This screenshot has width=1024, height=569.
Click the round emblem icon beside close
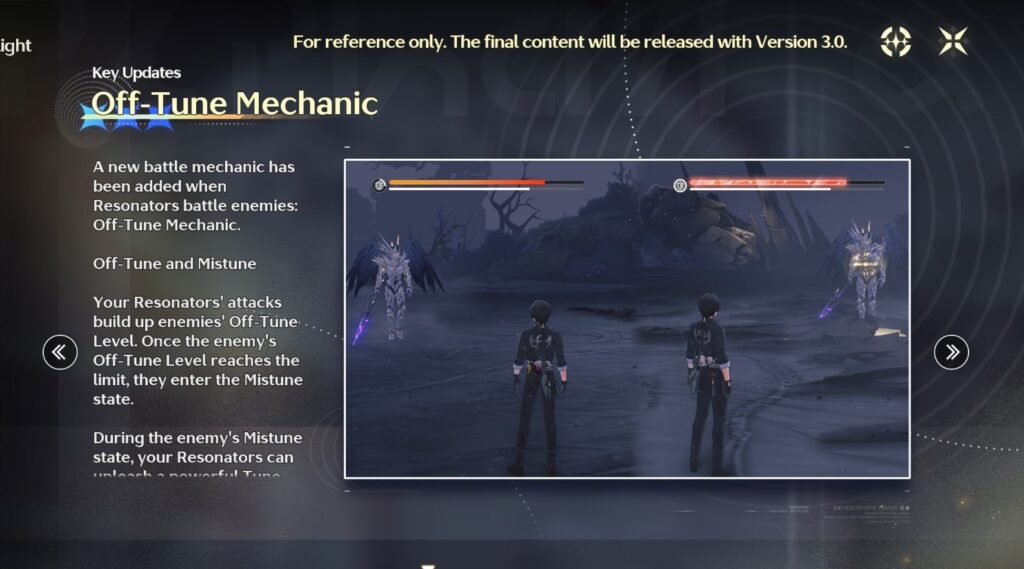click(895, 41)
